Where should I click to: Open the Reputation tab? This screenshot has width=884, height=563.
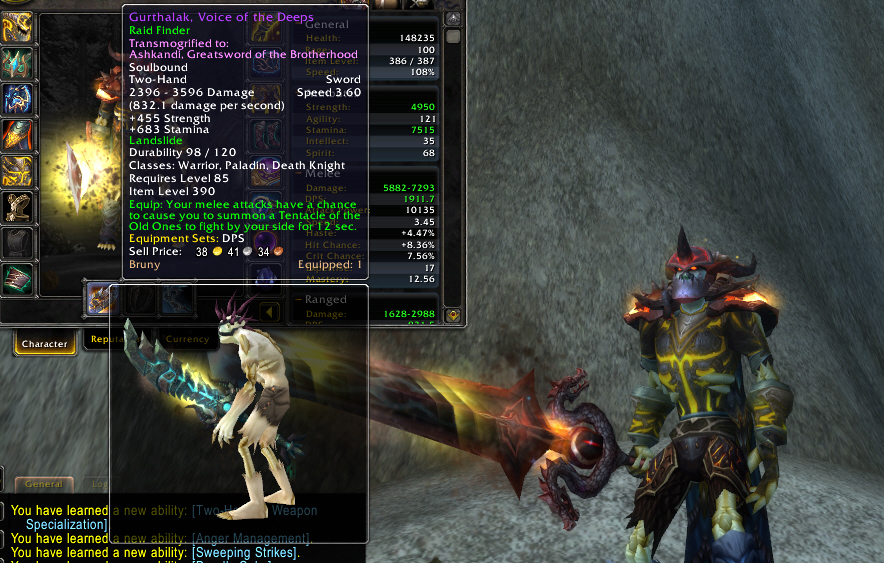106,340
